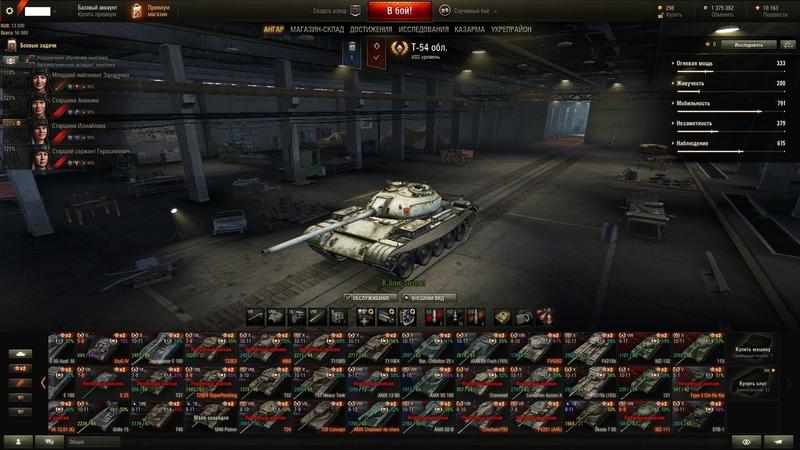Start battle with the red В бой! button
This screenshot has height=450, width=800.
[x=399, y=10]
